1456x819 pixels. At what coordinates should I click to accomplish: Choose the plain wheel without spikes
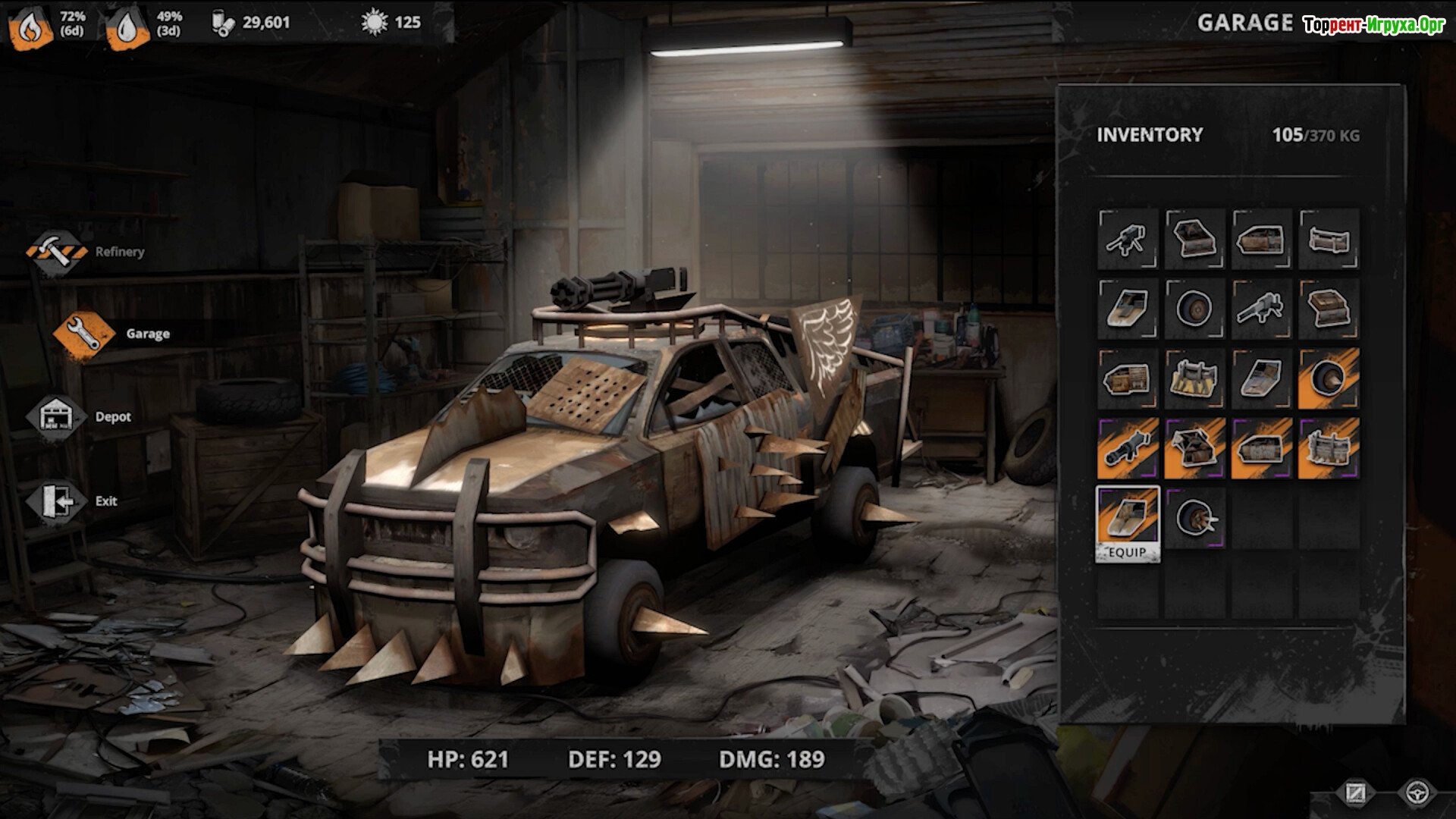pos(1194,309)
